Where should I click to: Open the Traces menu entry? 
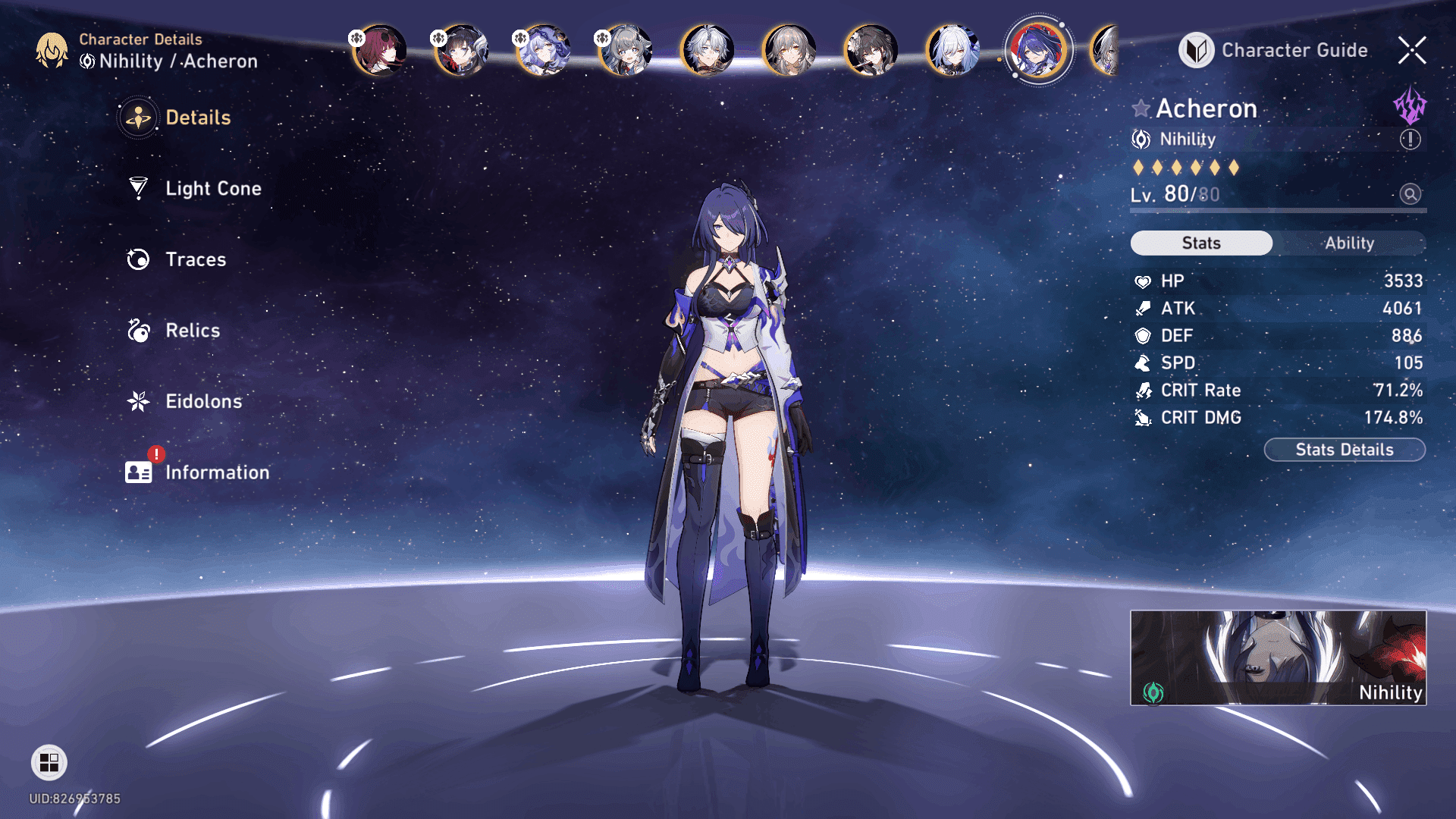click(195, 259)
